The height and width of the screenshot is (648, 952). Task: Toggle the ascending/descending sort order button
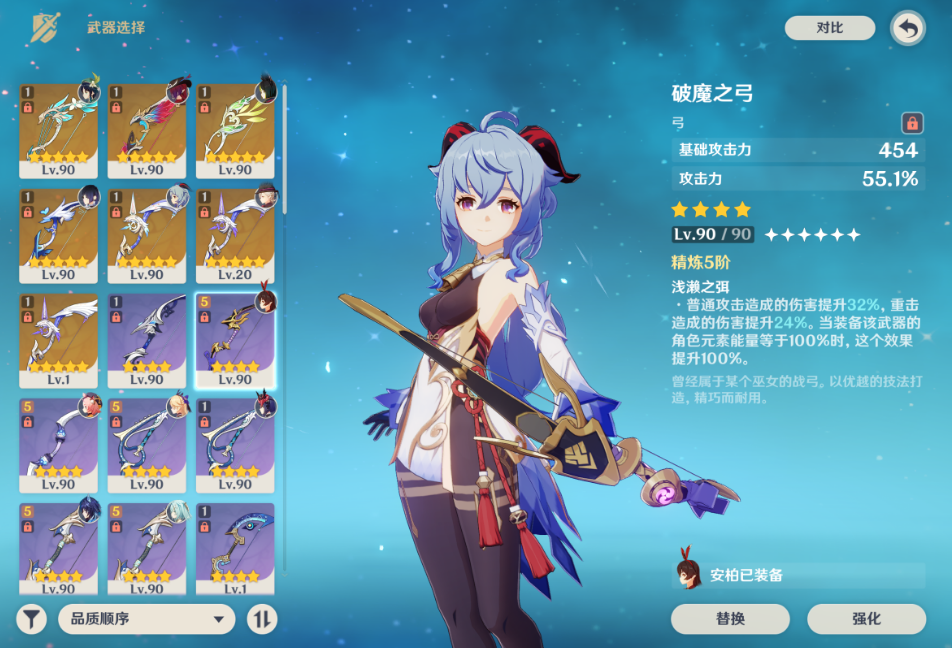tap(262, 619)
